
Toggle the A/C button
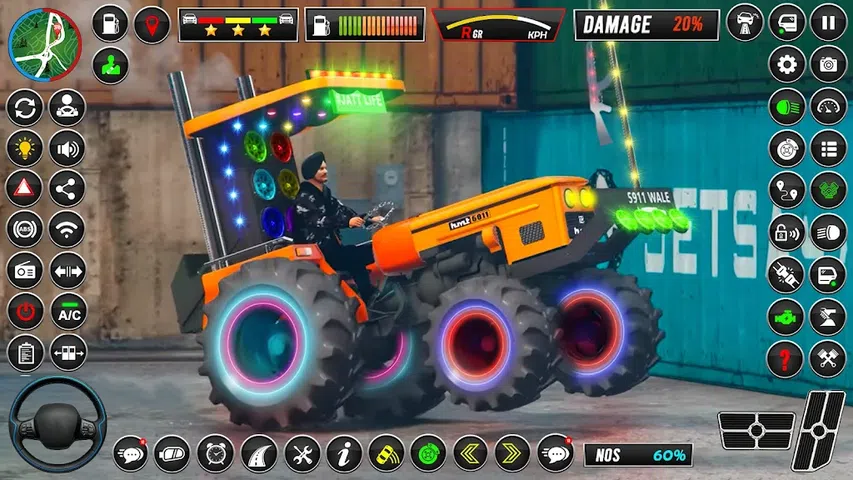[67, 311]
